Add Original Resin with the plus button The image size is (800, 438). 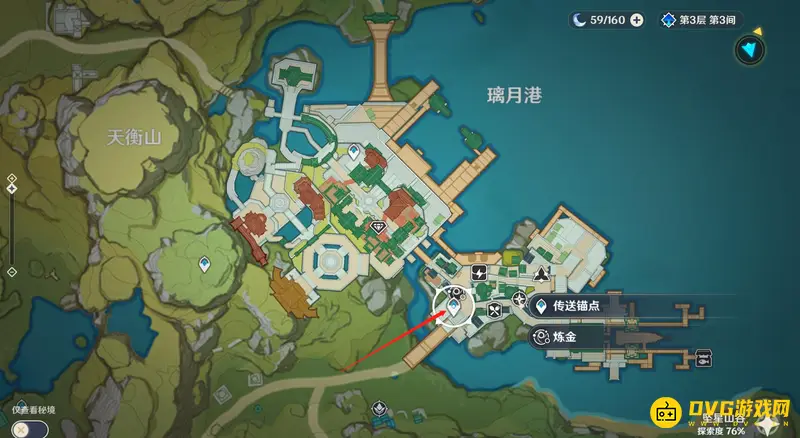[x=636, y=20]
